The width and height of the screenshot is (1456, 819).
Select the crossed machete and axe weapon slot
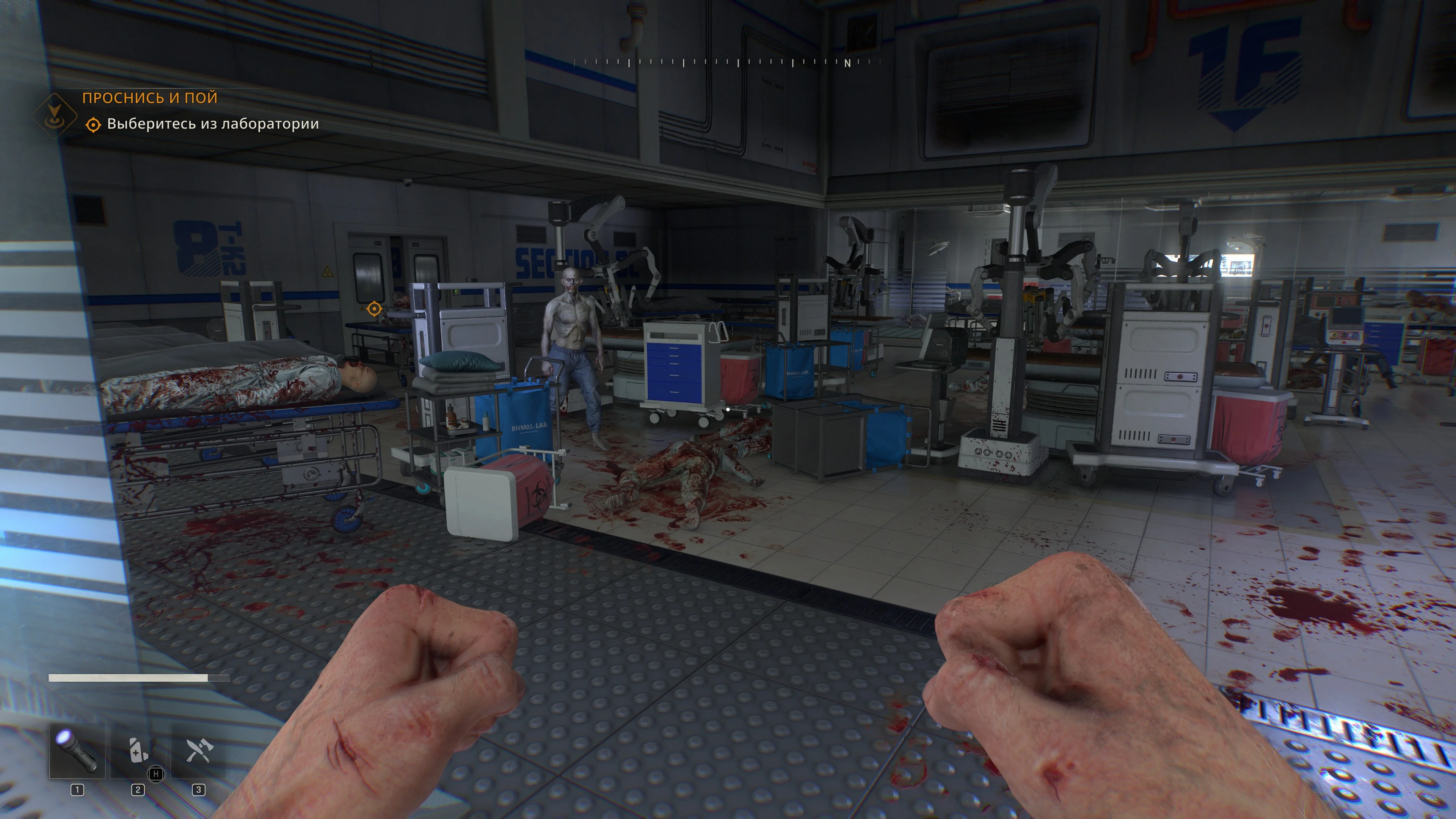198,751
